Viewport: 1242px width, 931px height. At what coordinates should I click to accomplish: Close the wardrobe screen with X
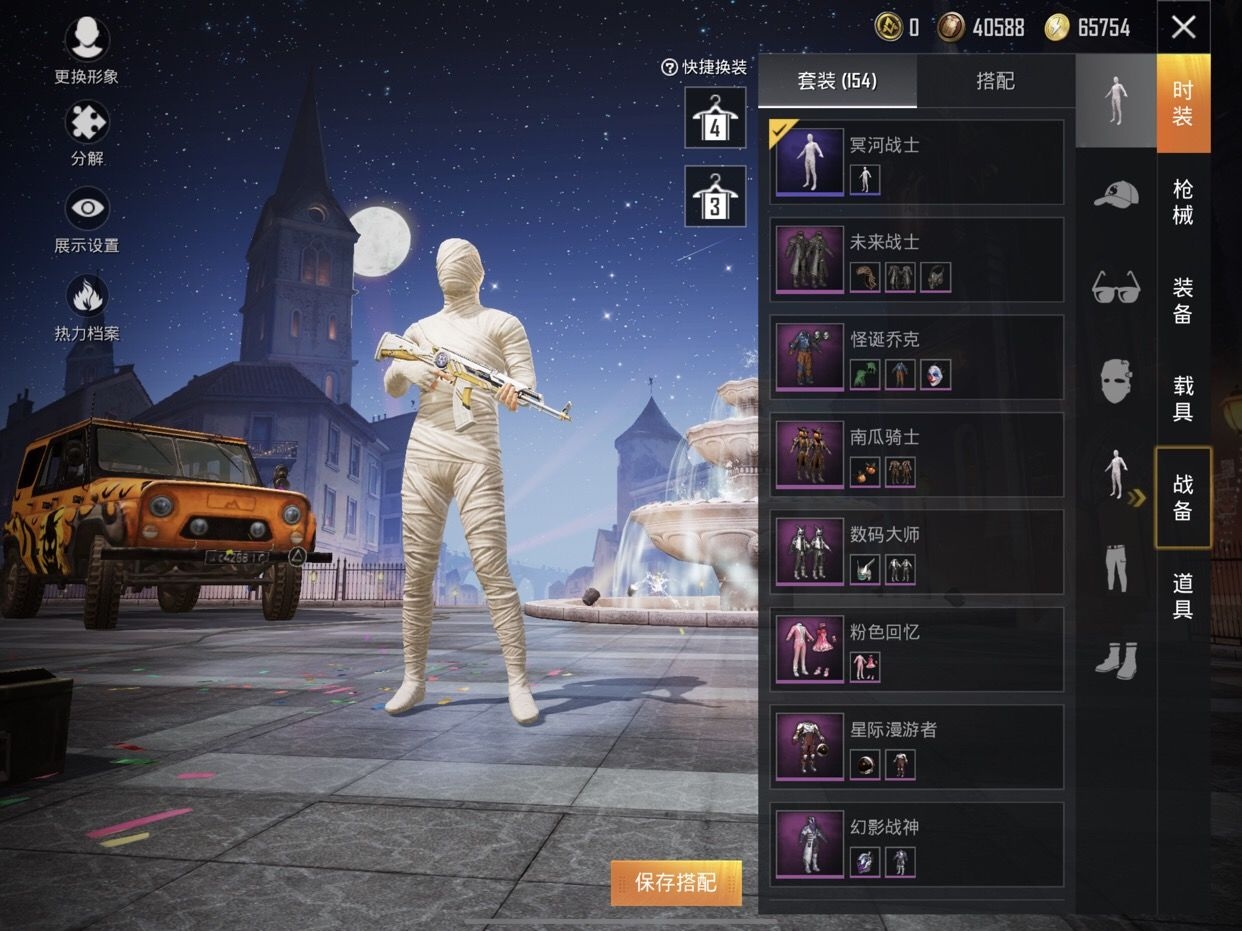coord(1183,27)
